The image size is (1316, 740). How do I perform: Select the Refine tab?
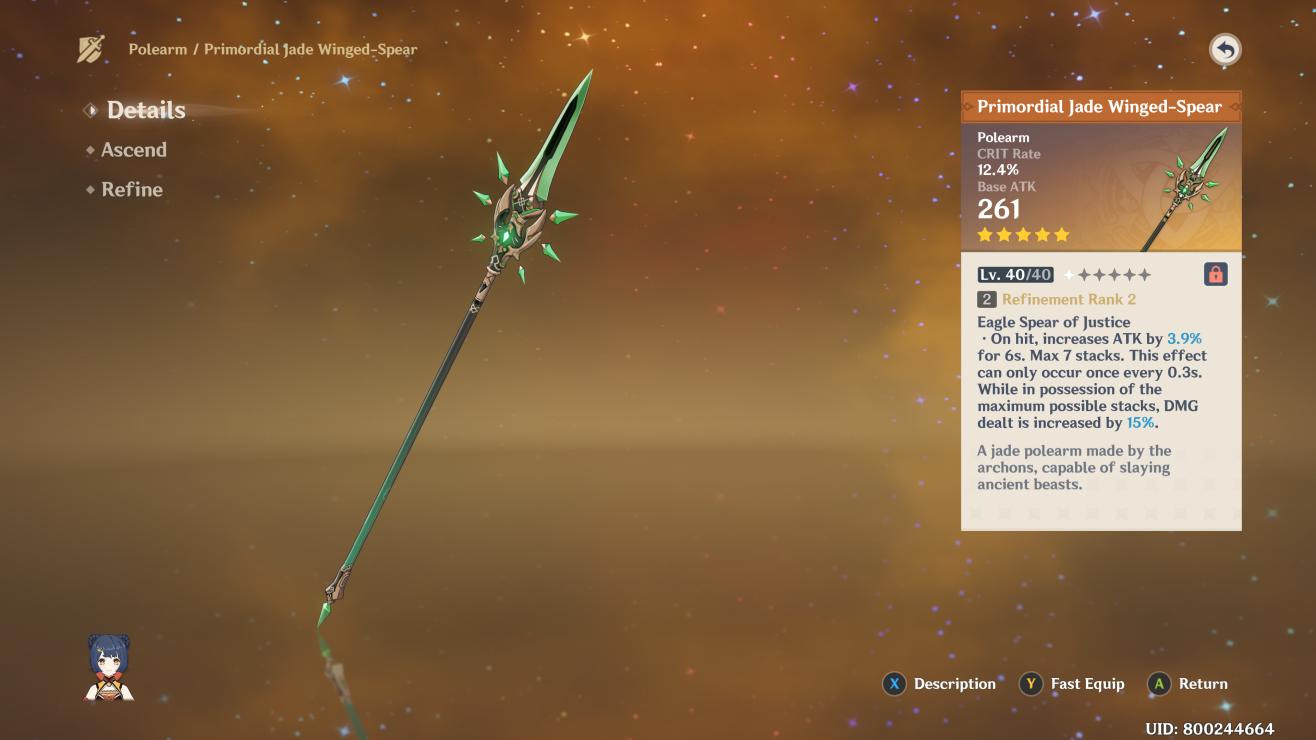click(131, 190)
